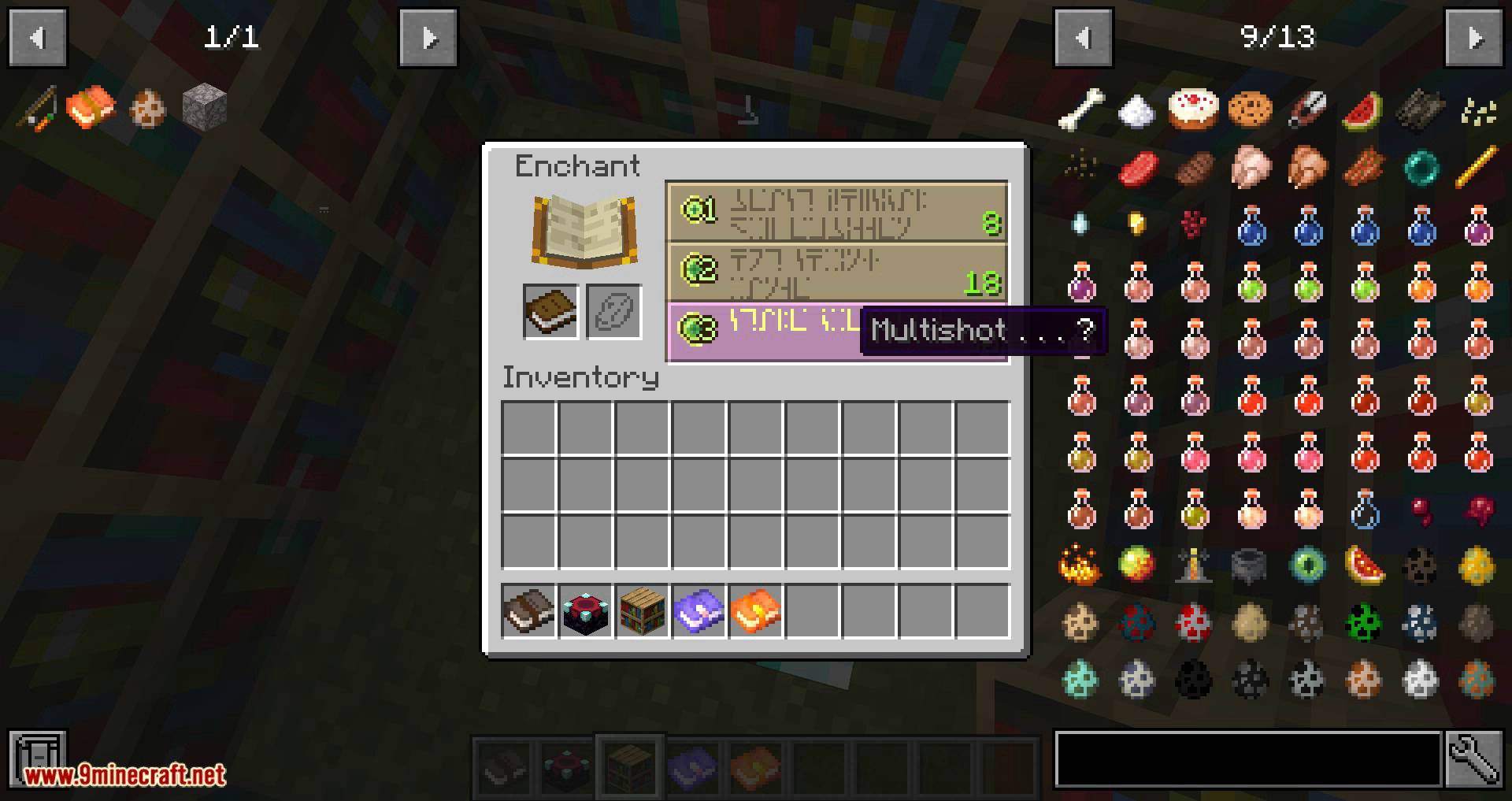Select the bone item in the ingredient list
1512x801 pixels.
(x=1081, y=109)
